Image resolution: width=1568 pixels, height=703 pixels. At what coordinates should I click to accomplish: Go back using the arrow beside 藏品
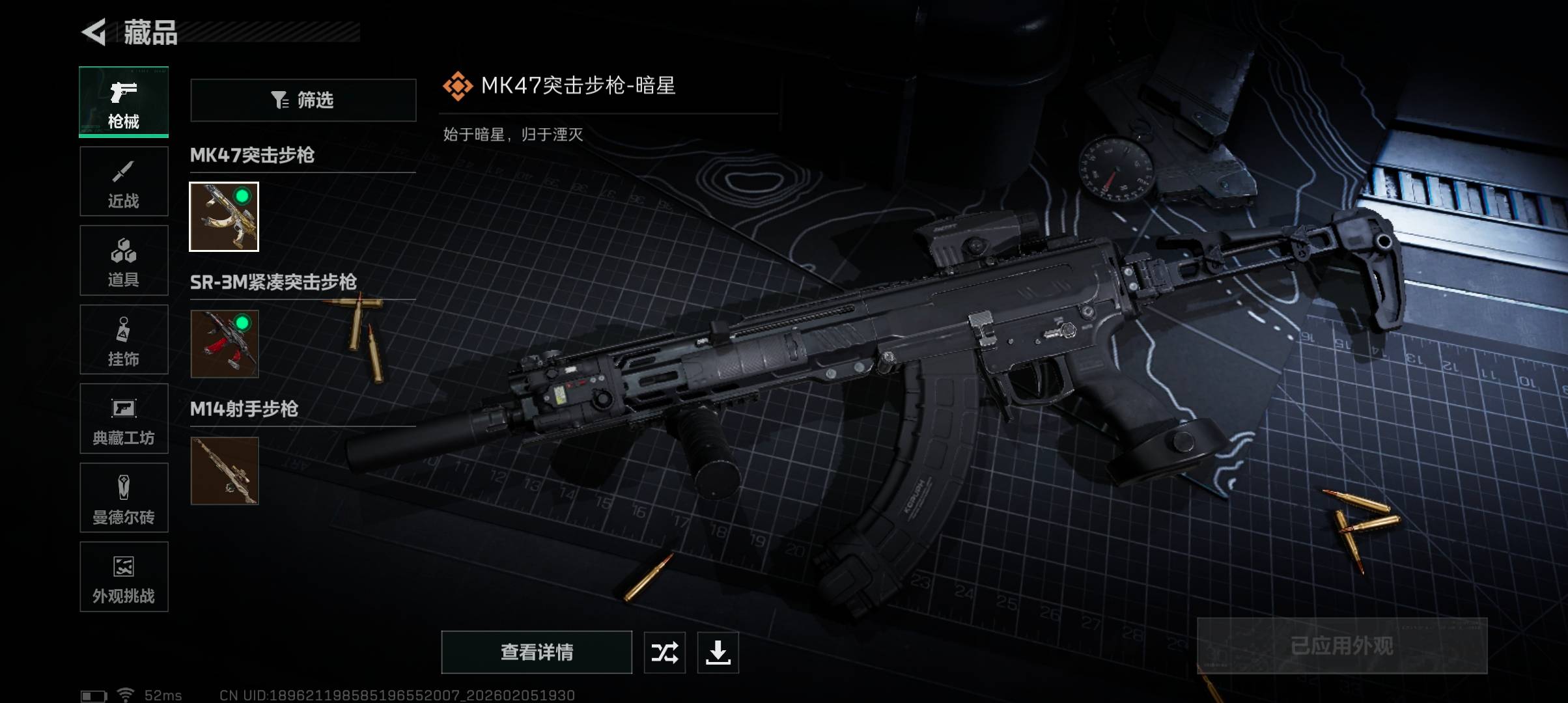pyautogui.click(x=95, y=33)
